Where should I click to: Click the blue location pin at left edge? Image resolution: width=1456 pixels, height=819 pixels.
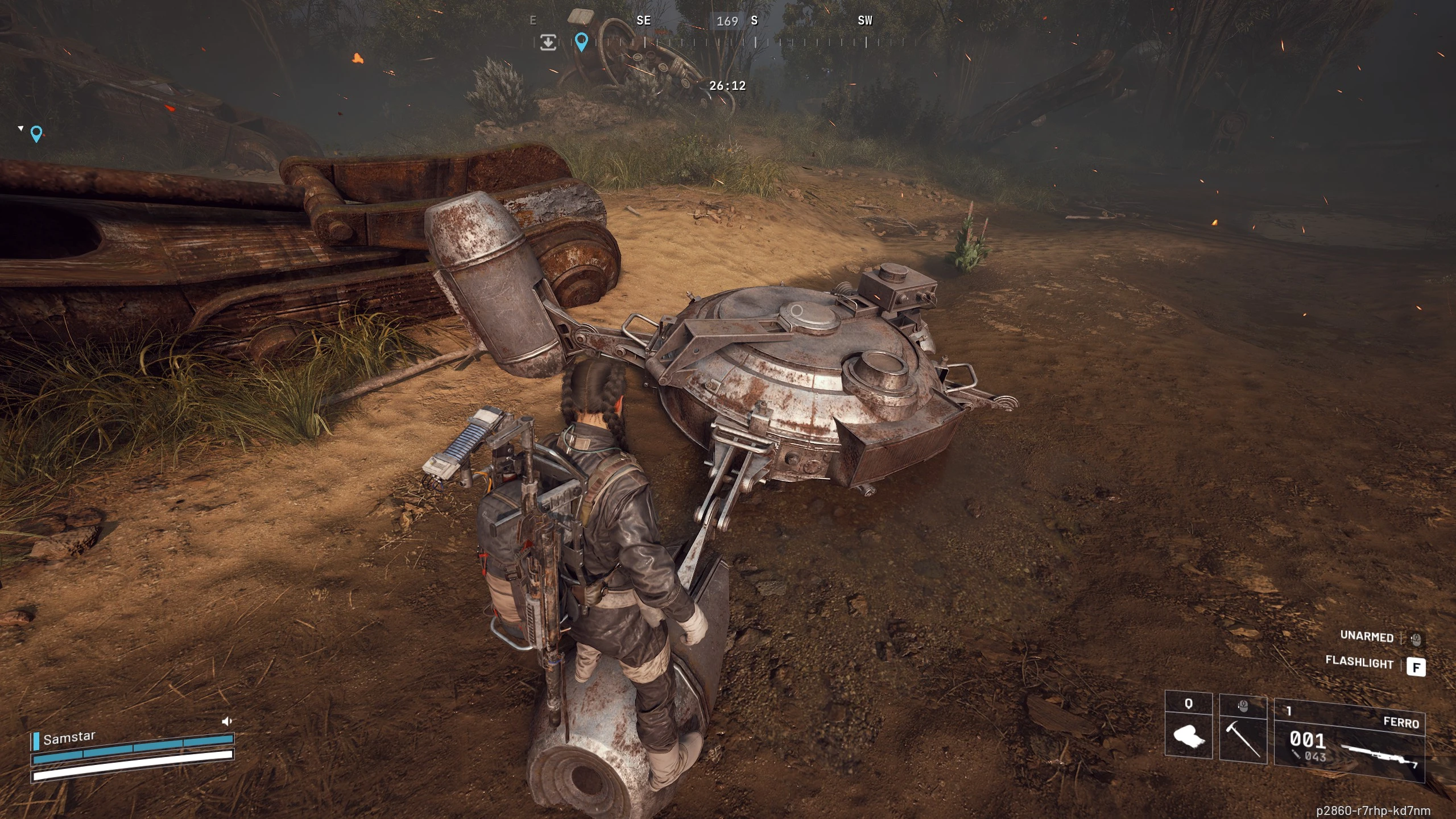tap(36, 134)
